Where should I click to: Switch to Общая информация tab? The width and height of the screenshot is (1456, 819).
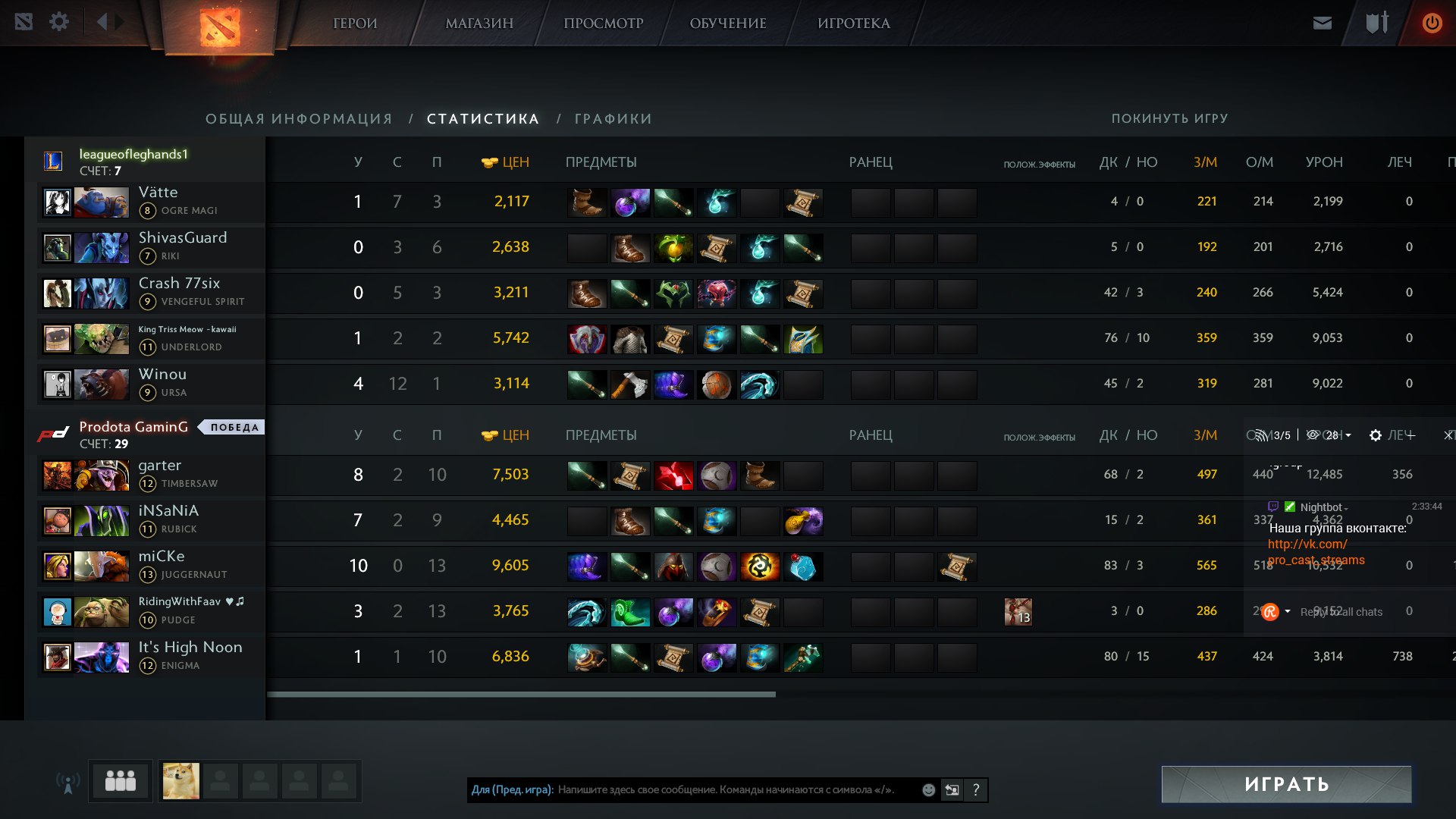pyautogui.click(x=299, y=119)
